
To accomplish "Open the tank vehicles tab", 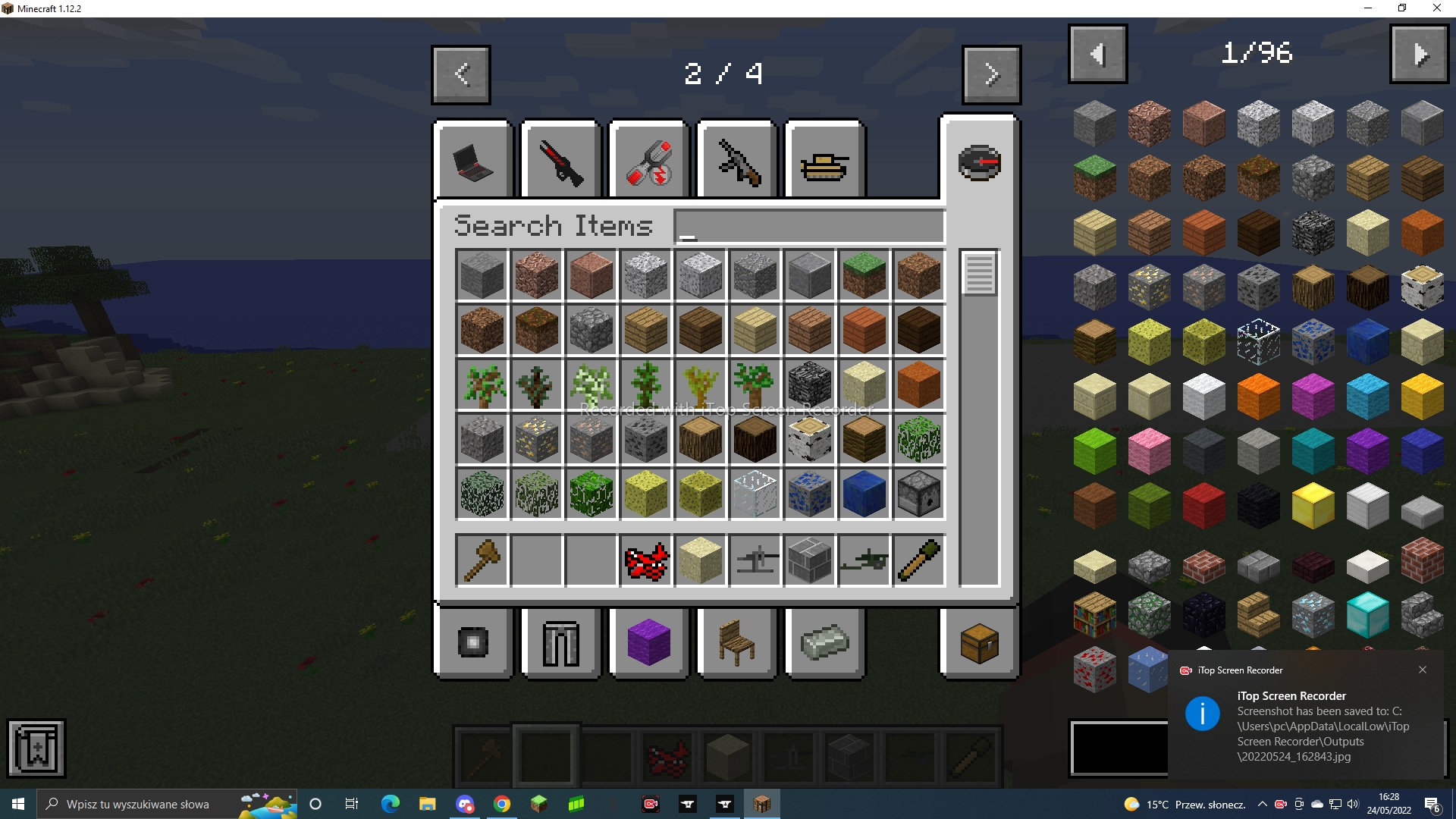I will tap(824, 160).
